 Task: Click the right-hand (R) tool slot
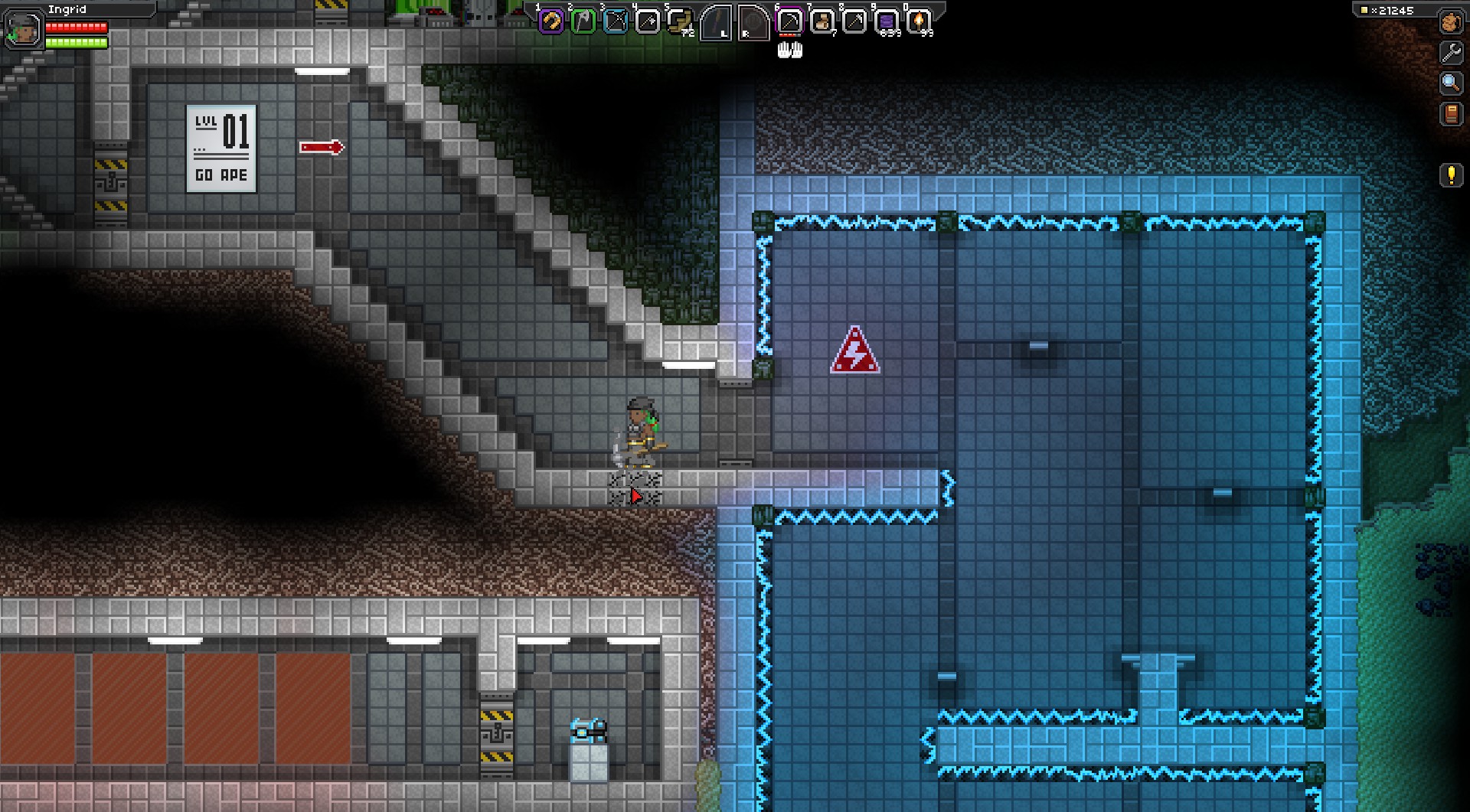click(x=753, y=22)
